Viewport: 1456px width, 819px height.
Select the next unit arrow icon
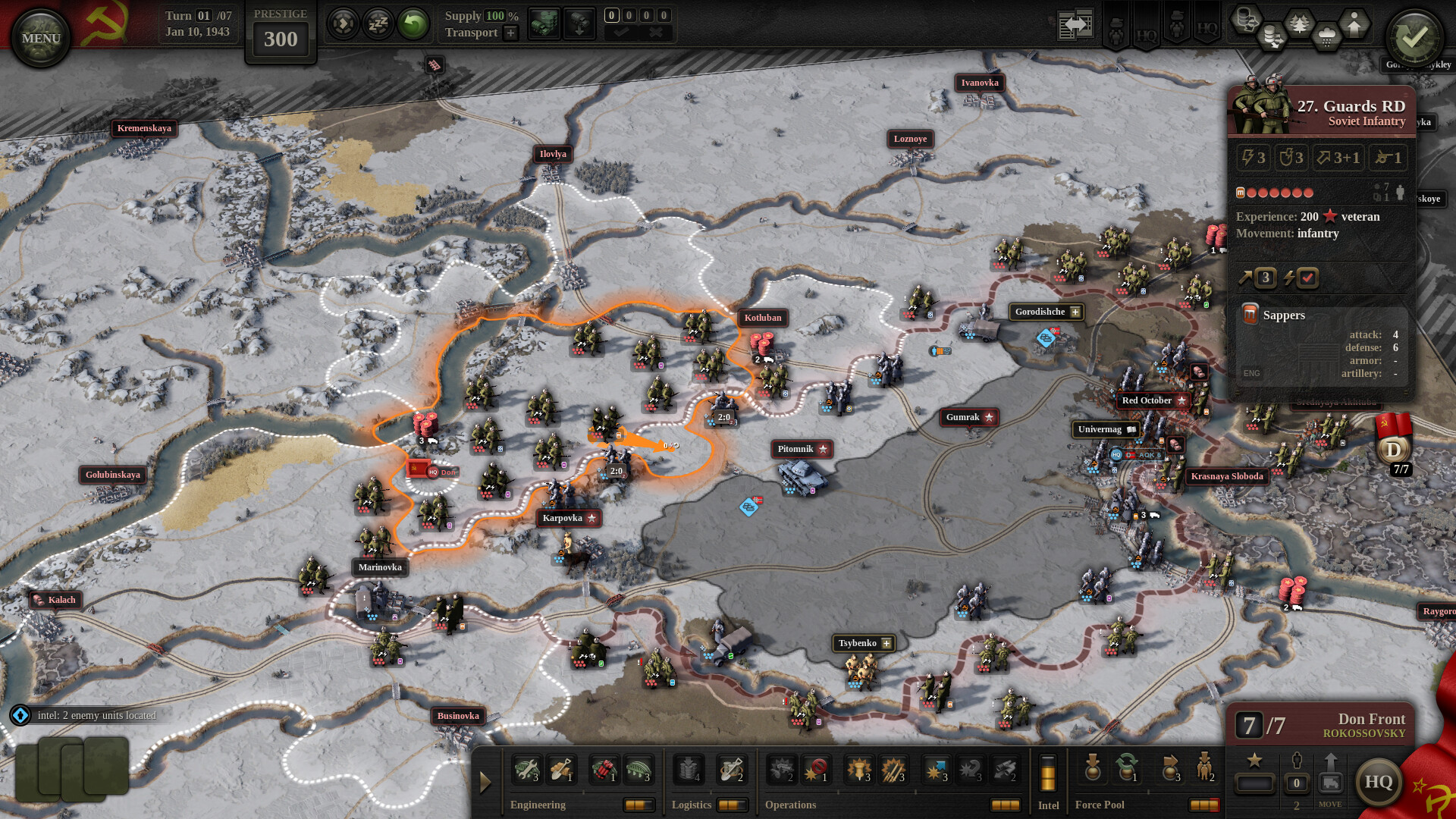[x=345, y=23]
